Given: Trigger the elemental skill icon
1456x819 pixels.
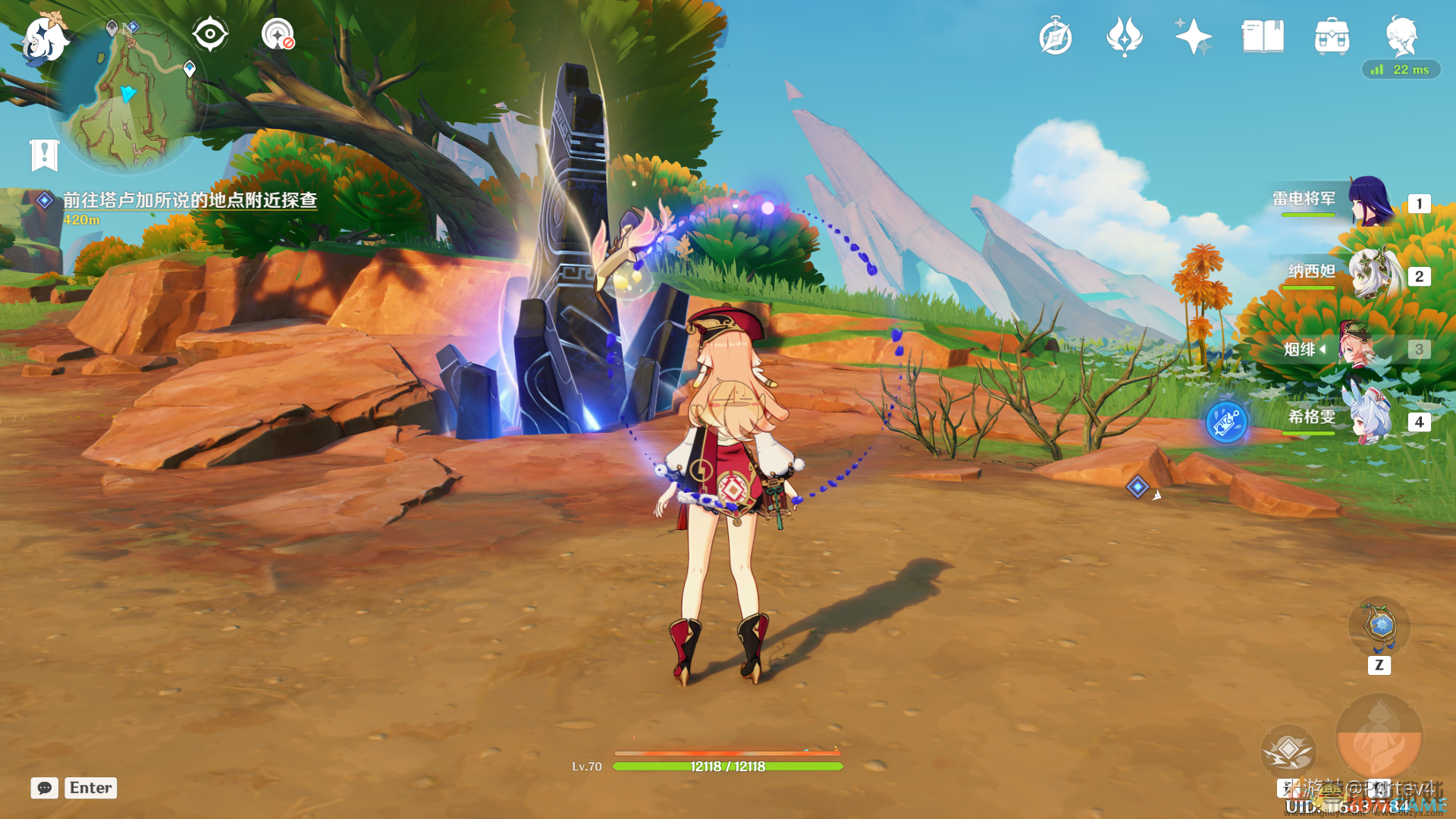Looking at the screenshot, I should (1288, 751).
